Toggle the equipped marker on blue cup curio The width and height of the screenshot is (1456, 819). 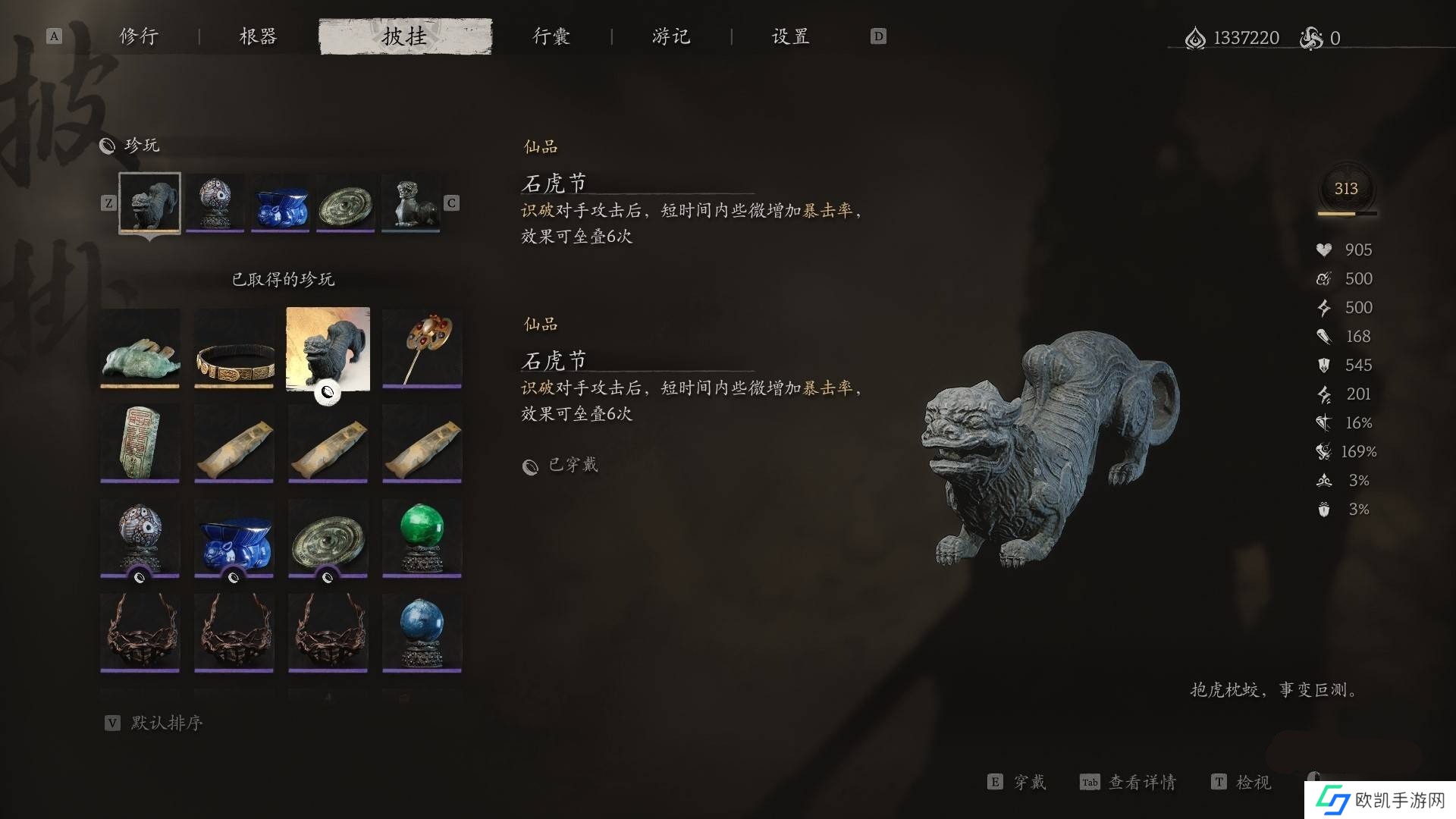point(234,577)
